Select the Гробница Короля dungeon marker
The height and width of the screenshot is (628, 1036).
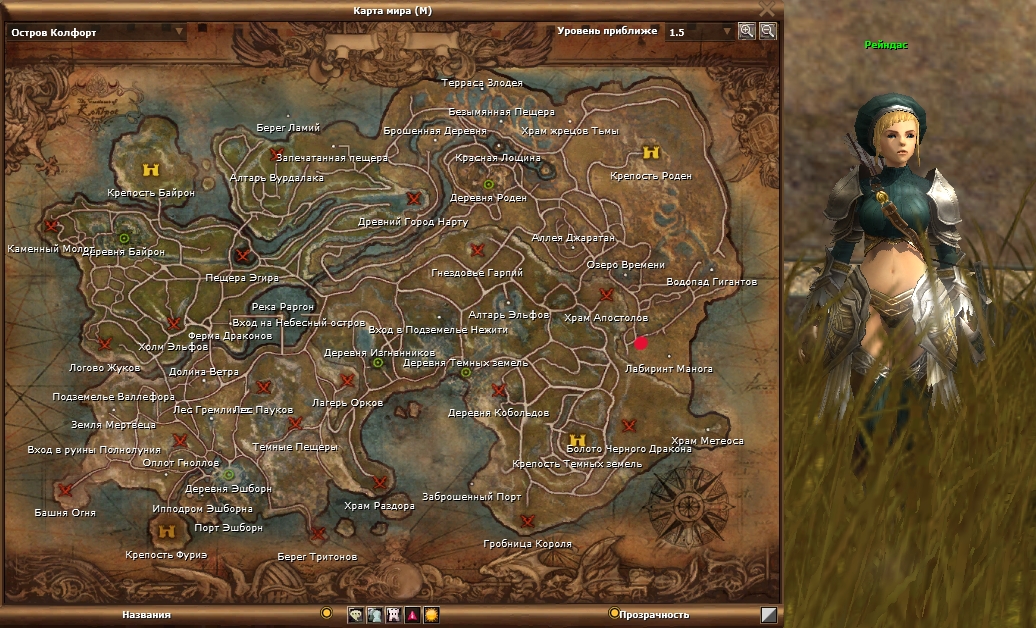click(527, 521)
